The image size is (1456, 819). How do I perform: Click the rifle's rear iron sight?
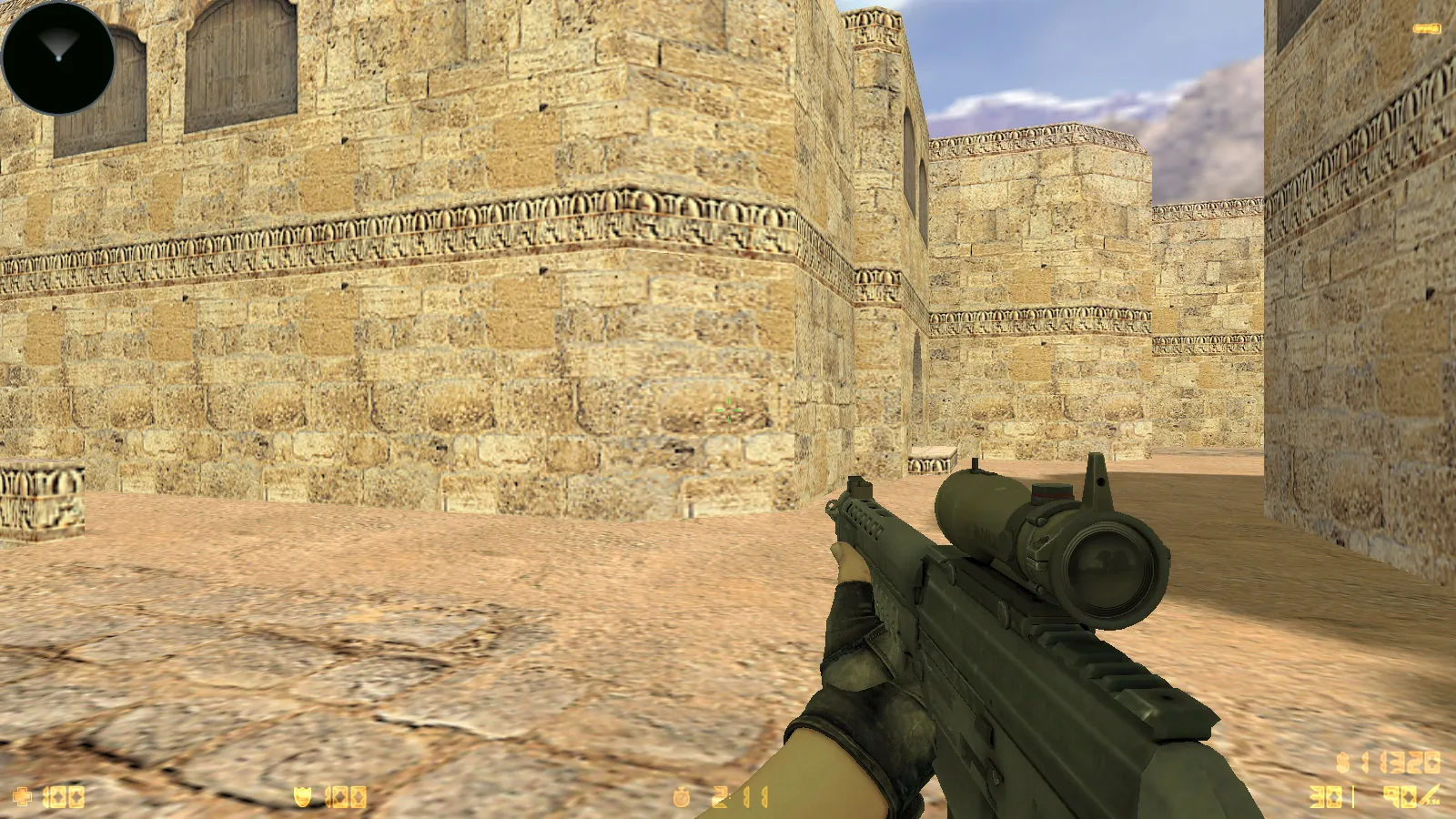click(x=1097, y=480)
